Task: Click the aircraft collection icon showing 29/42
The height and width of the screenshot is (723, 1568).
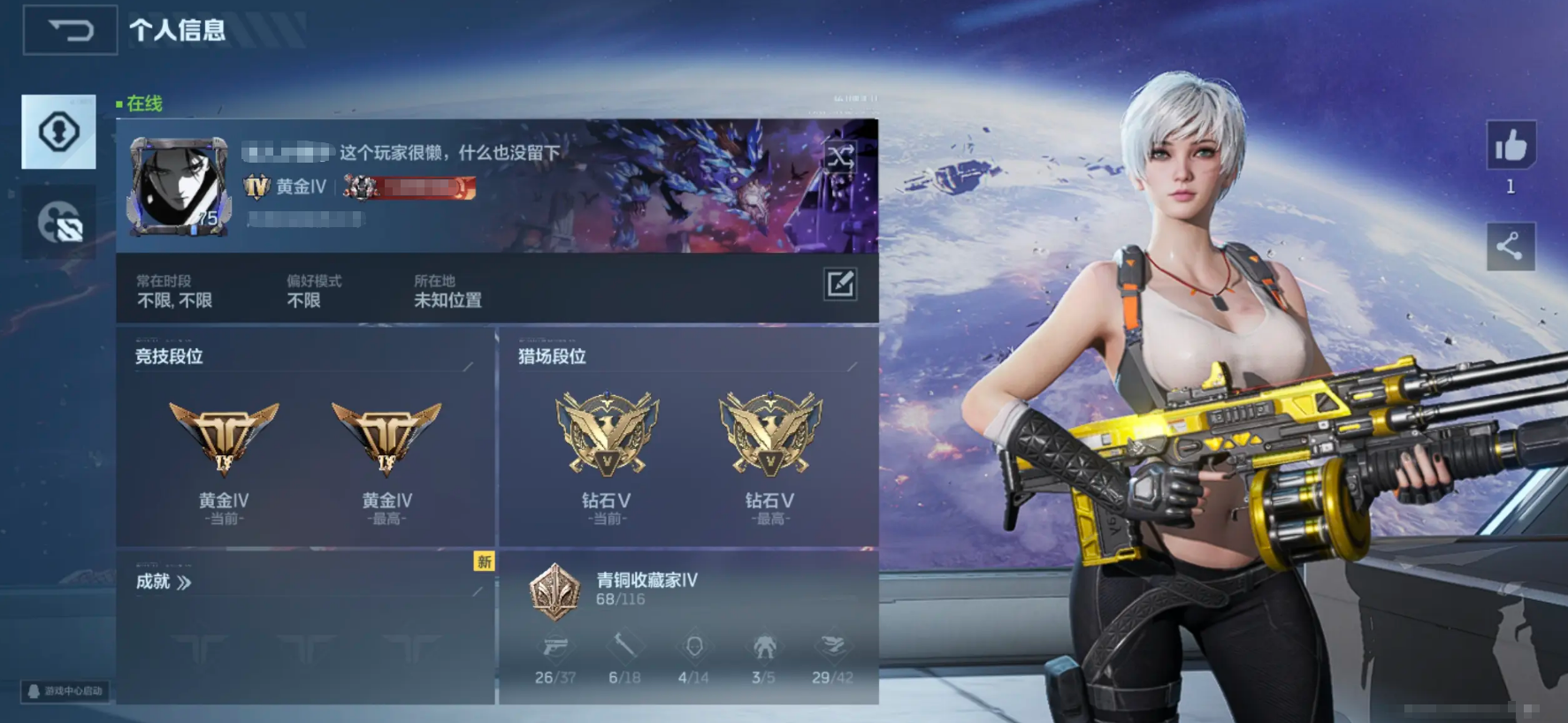Action: pyautogui.click(x=832, y=648)
